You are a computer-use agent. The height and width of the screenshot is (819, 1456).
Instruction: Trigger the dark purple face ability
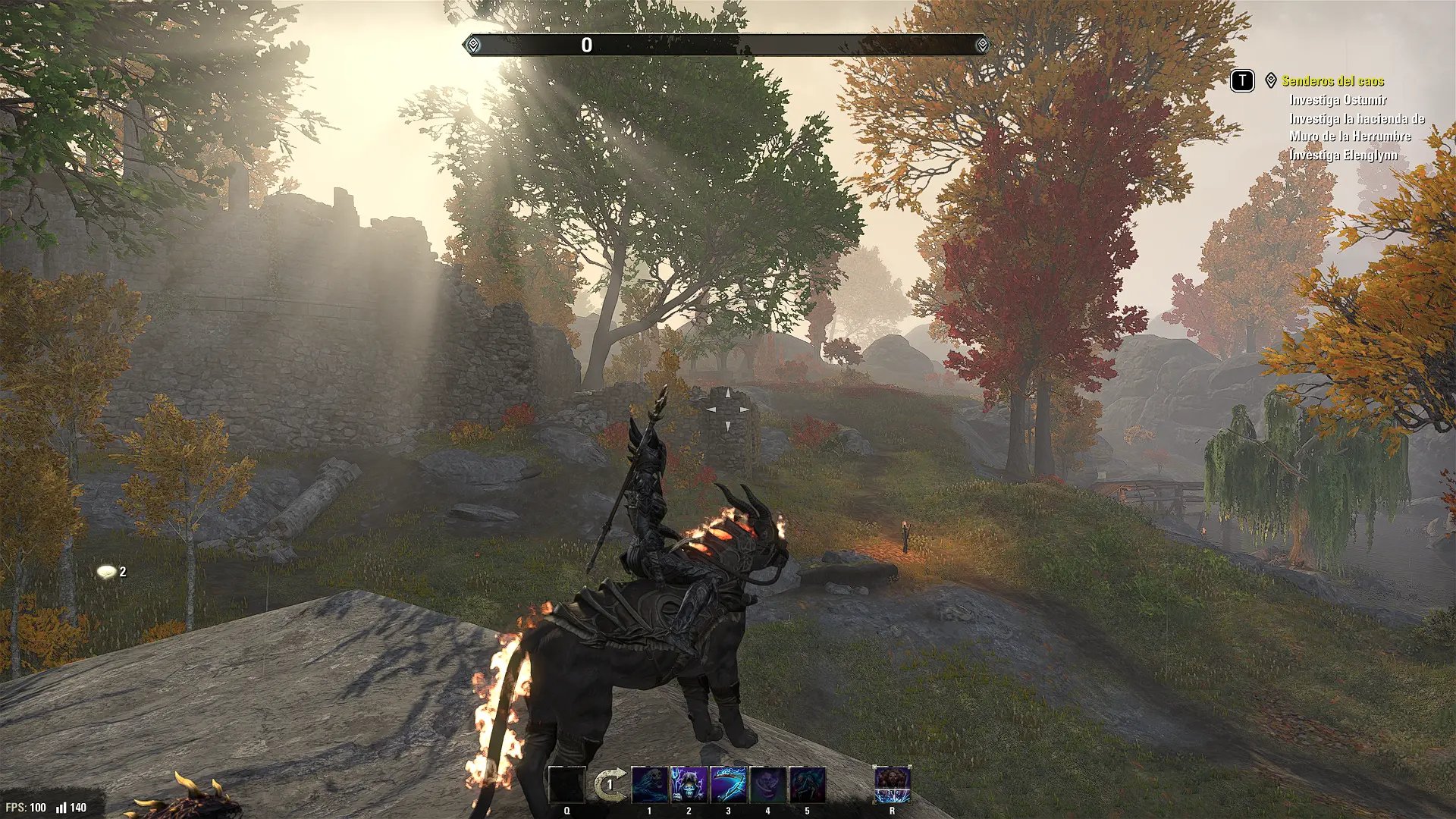click(767, 785)
